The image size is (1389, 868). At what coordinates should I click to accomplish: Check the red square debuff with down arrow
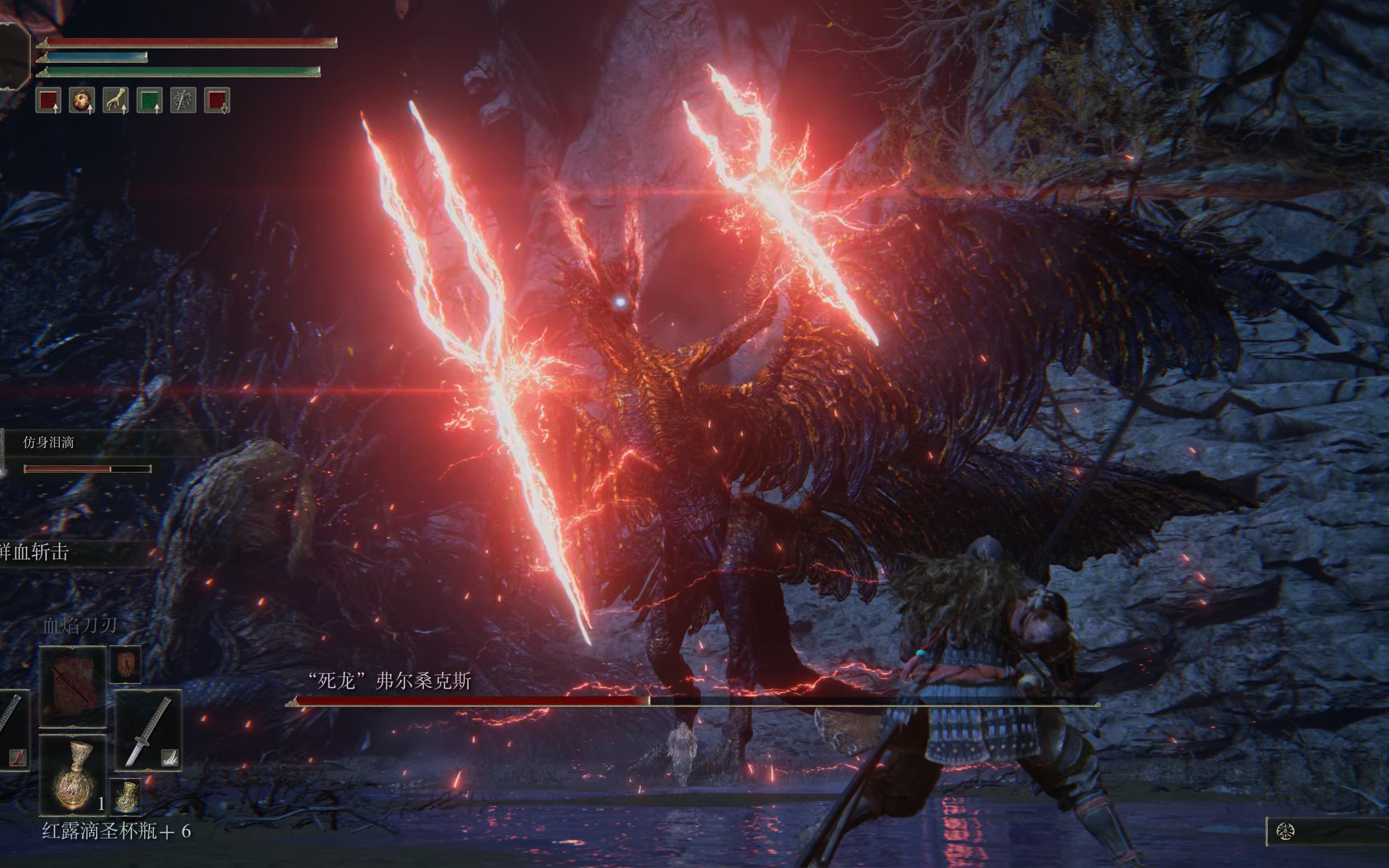click(x=217, y=100)
